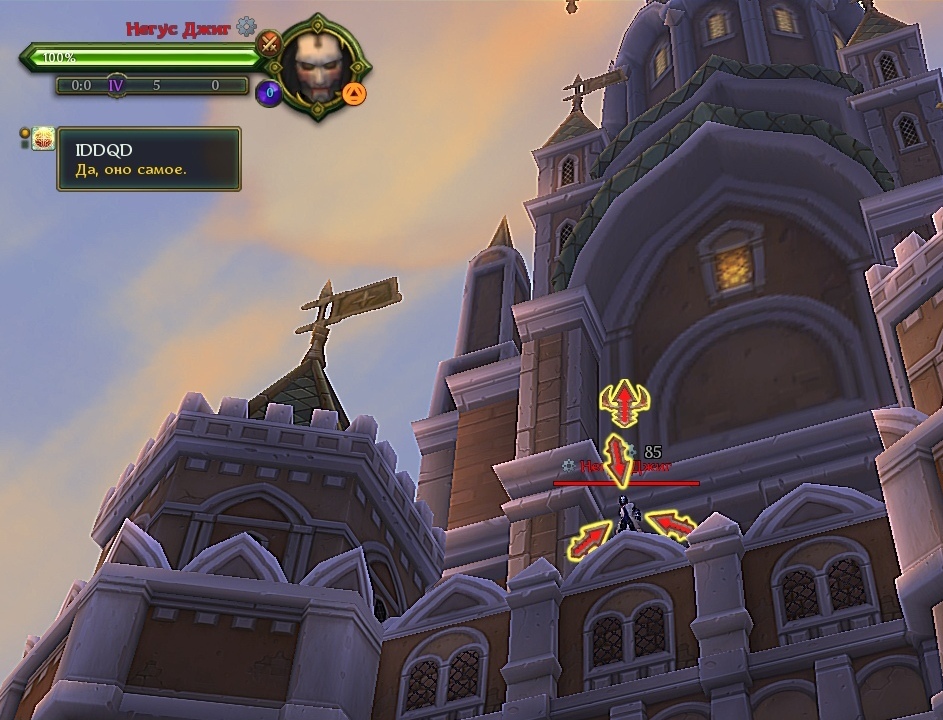The height and width of the screenshot is (720, 943).
Task: Select the crossed swords badge on the portrait
Action: (268, 43)
